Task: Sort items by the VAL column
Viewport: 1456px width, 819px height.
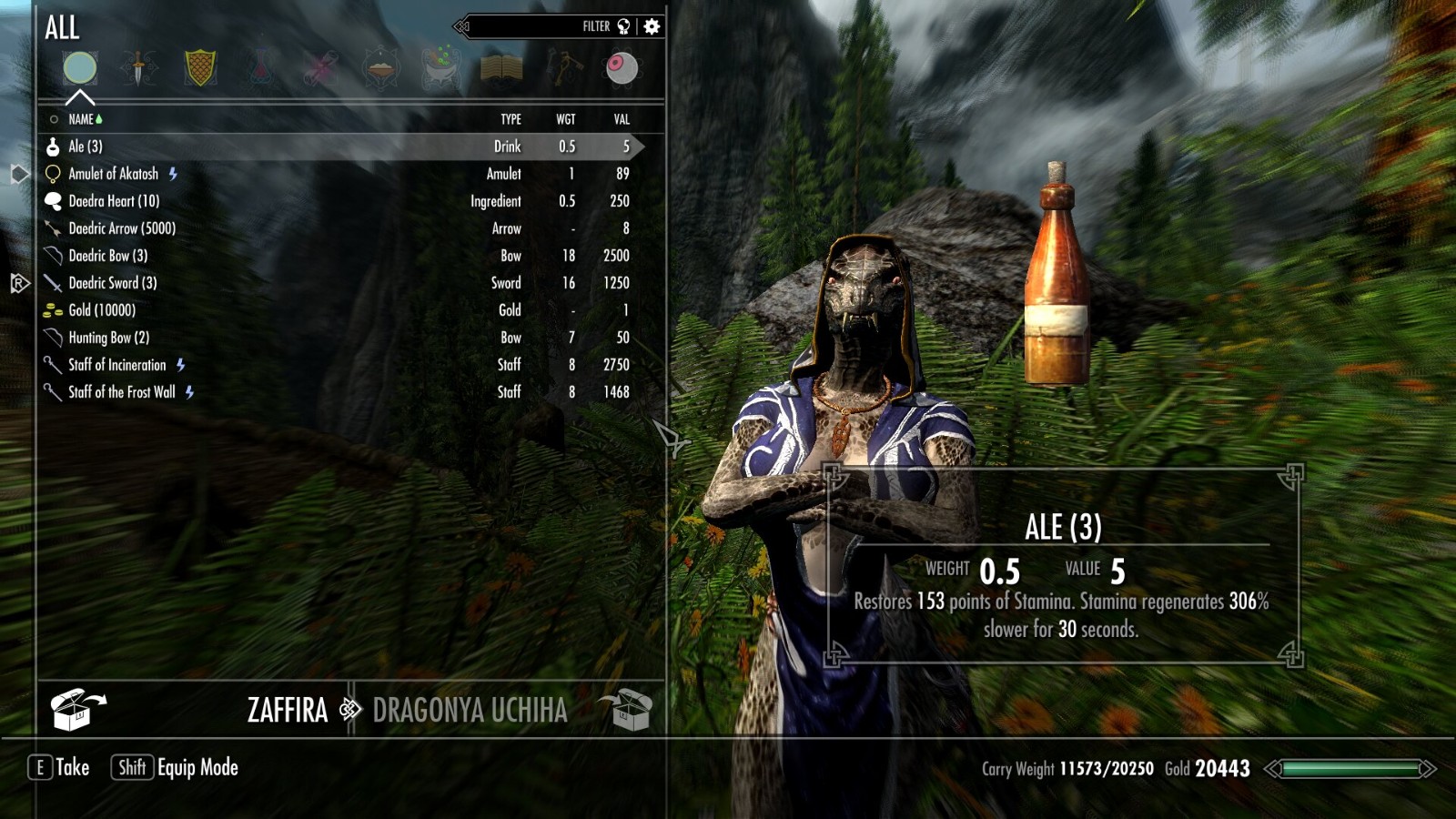Action: [622, 119]
